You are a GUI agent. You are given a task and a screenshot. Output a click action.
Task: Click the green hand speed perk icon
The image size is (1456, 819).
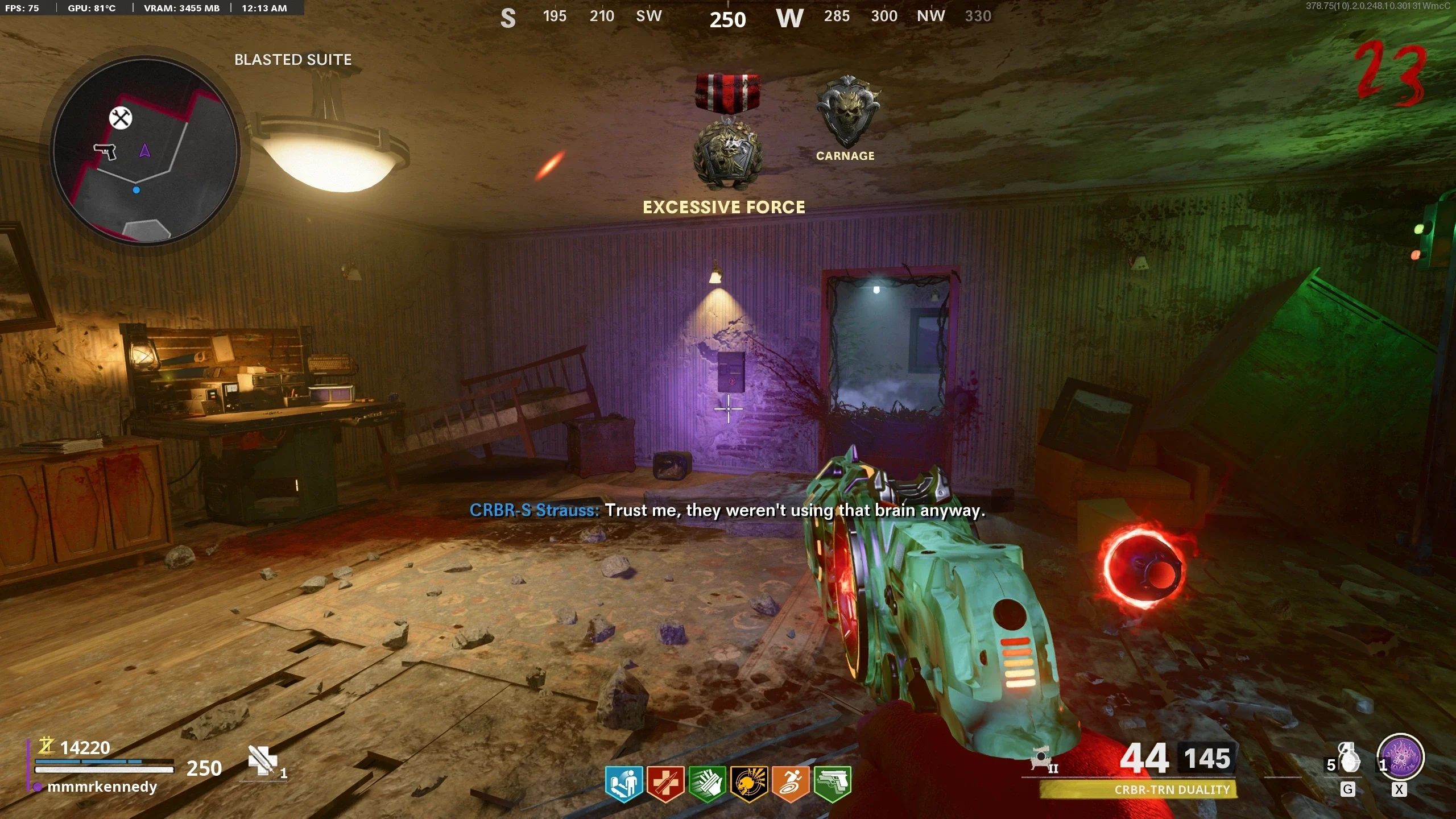(x=707, y=783)
